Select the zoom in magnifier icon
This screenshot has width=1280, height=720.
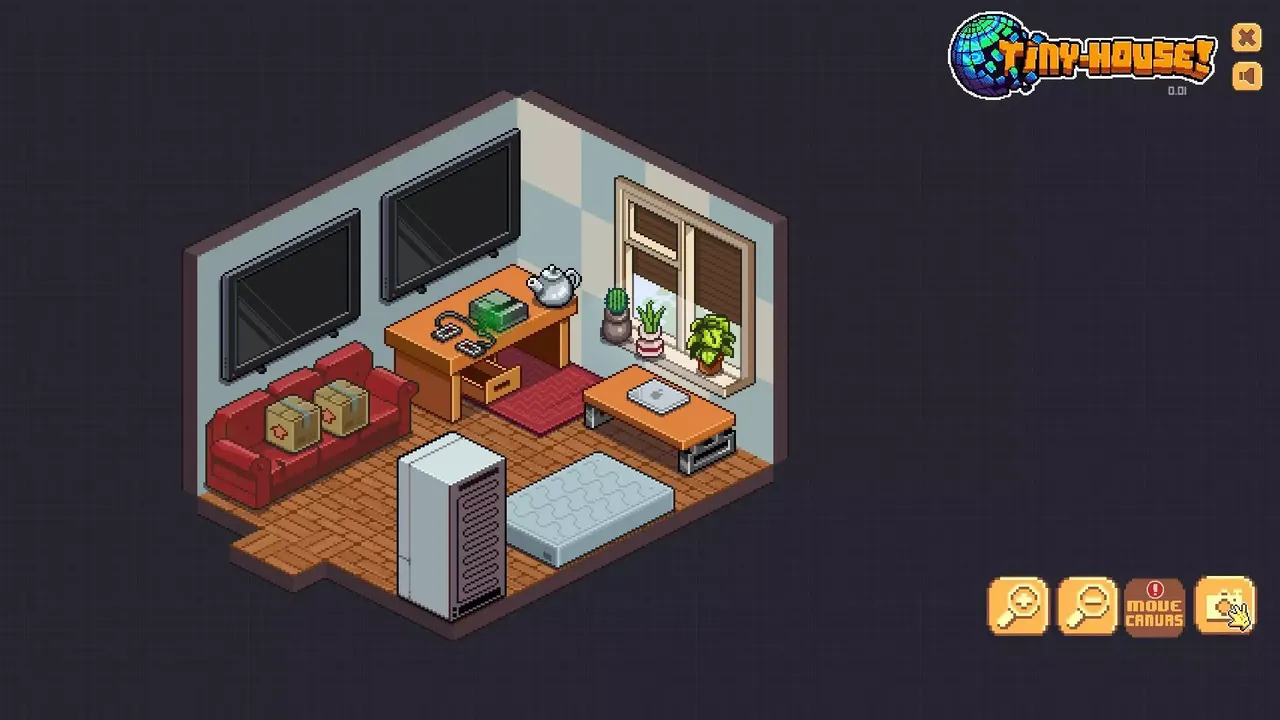tap(1019, 605)
